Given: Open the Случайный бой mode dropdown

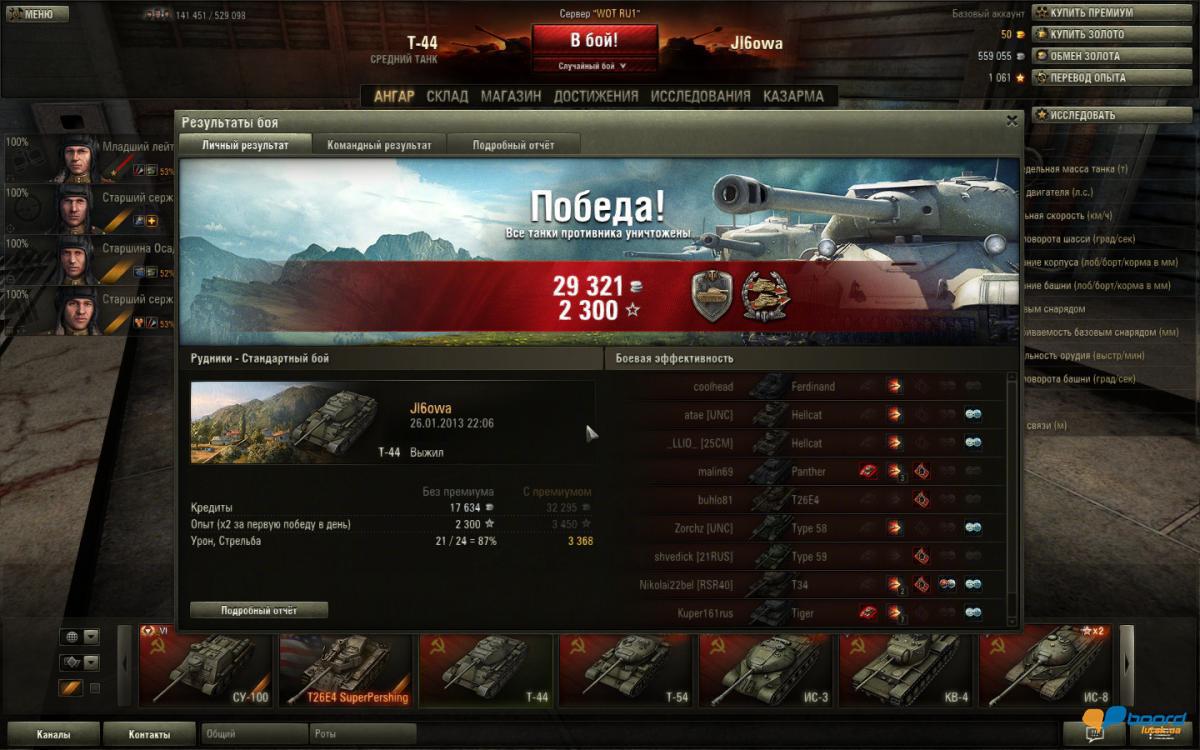Looking at the screenshot, I should (x=594, y=66).
